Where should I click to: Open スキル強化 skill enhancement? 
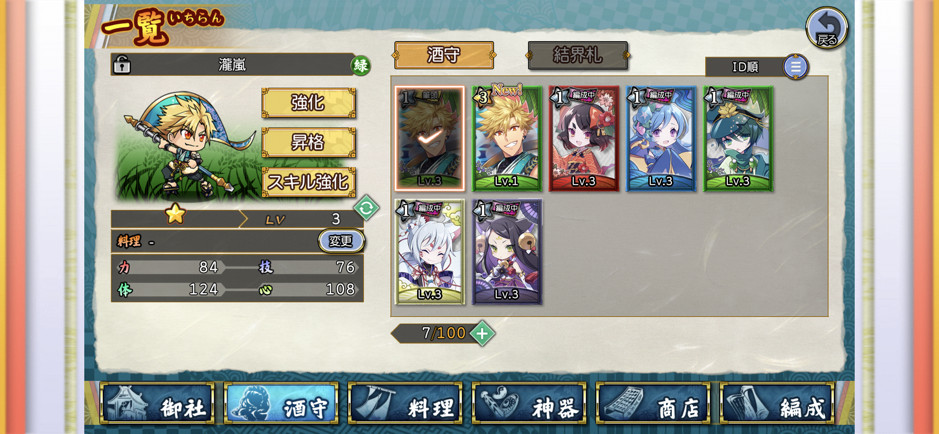tap(308, 182)
